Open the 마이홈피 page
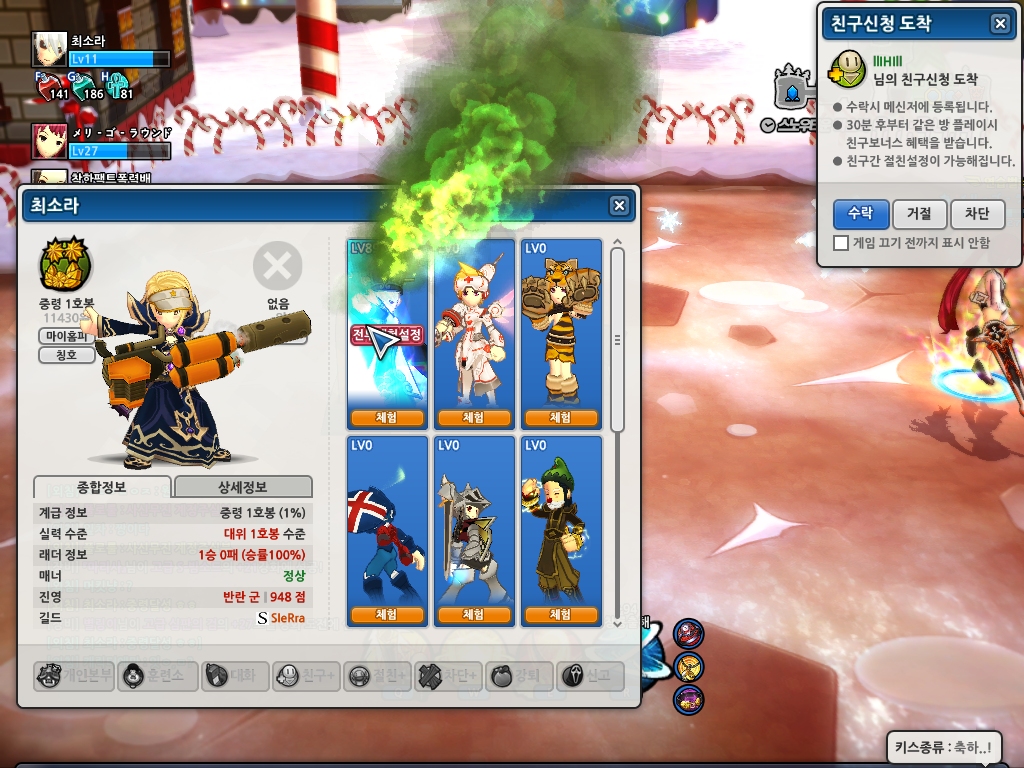Screen dimensions: 1024x768 tap(66, 336)
